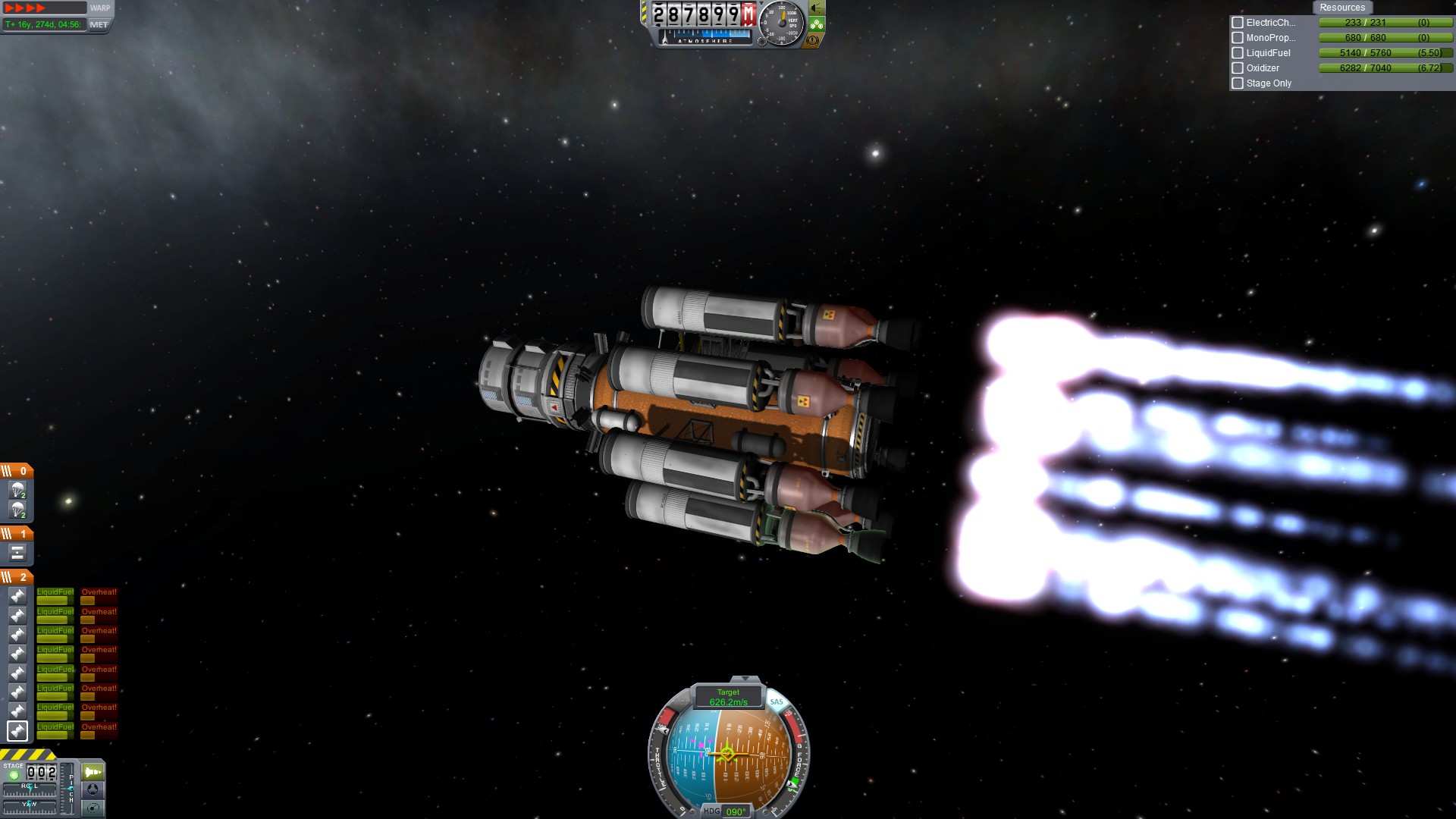The width and height of the screenshot is (1456, 819).
Task: Toggle the lights button beside the altimeter
Action: pos(817,8)
